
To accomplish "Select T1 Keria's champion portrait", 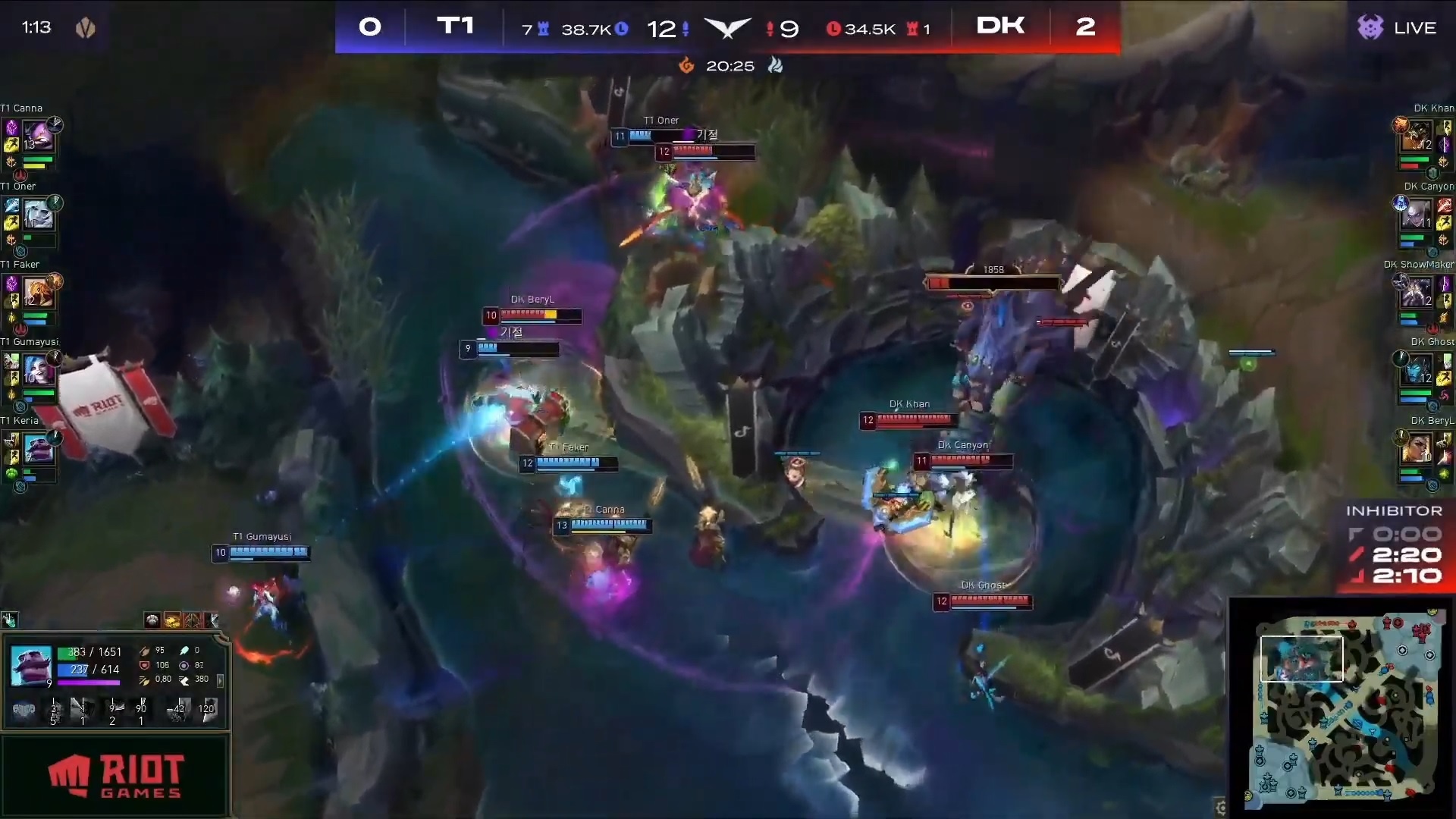I will [38, 449].
